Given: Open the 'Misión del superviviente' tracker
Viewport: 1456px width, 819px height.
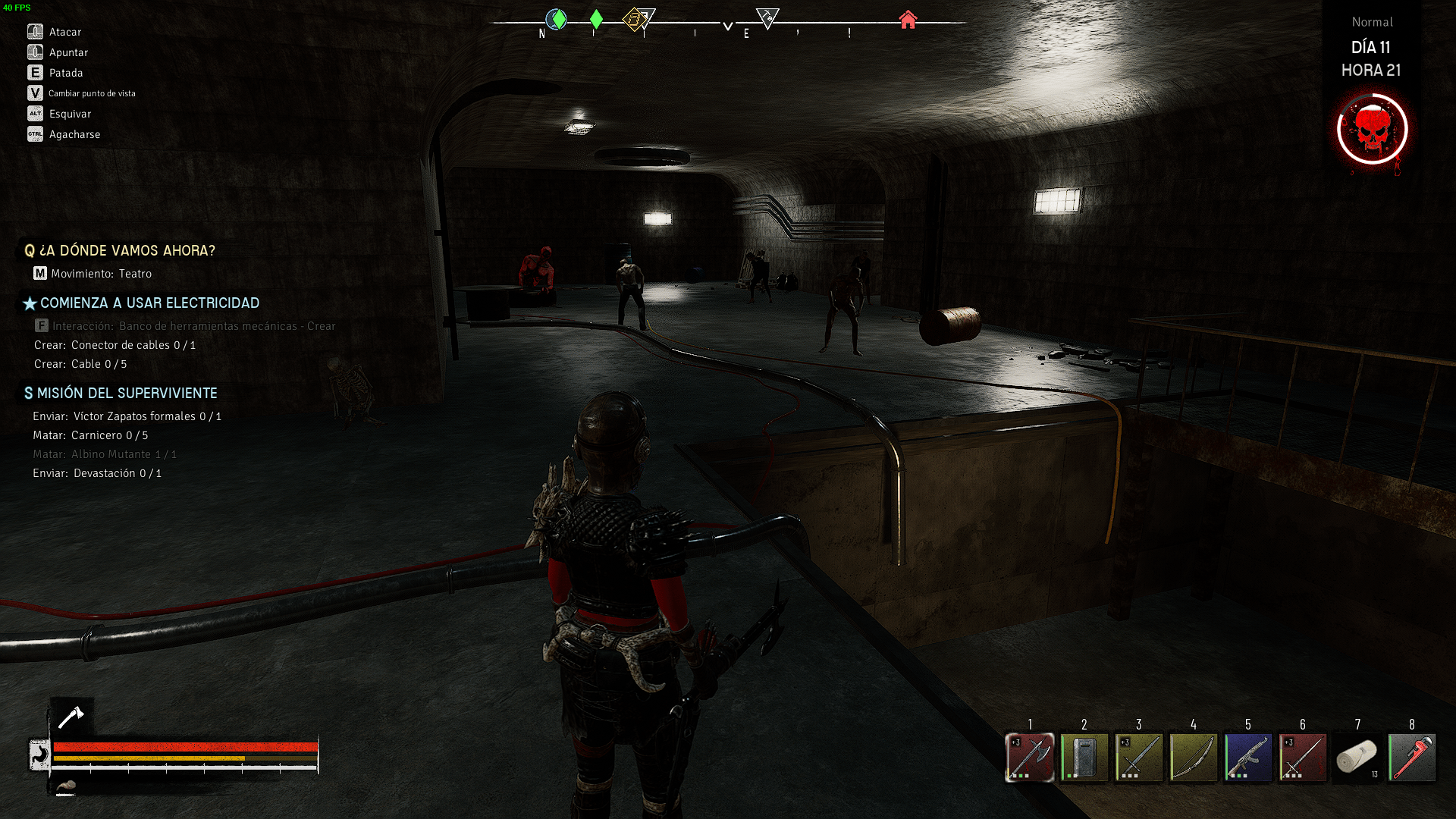Looking at the screenshot, I should pos(127,393).
